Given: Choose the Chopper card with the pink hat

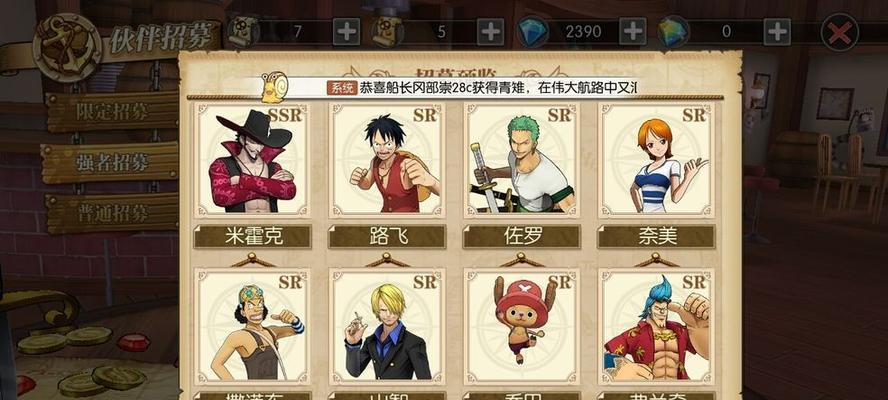Looking at the screenshot, I should coord(521,325).
